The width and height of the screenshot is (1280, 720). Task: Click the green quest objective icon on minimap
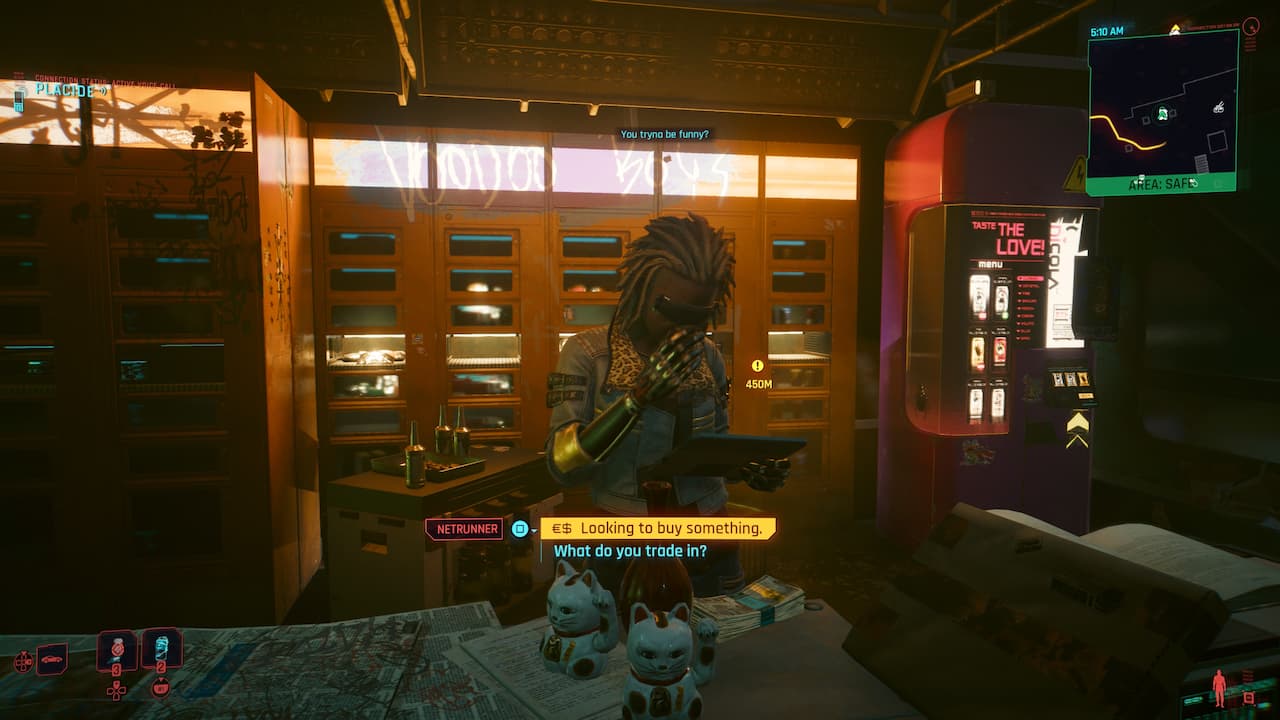[x=1162, y=113]
